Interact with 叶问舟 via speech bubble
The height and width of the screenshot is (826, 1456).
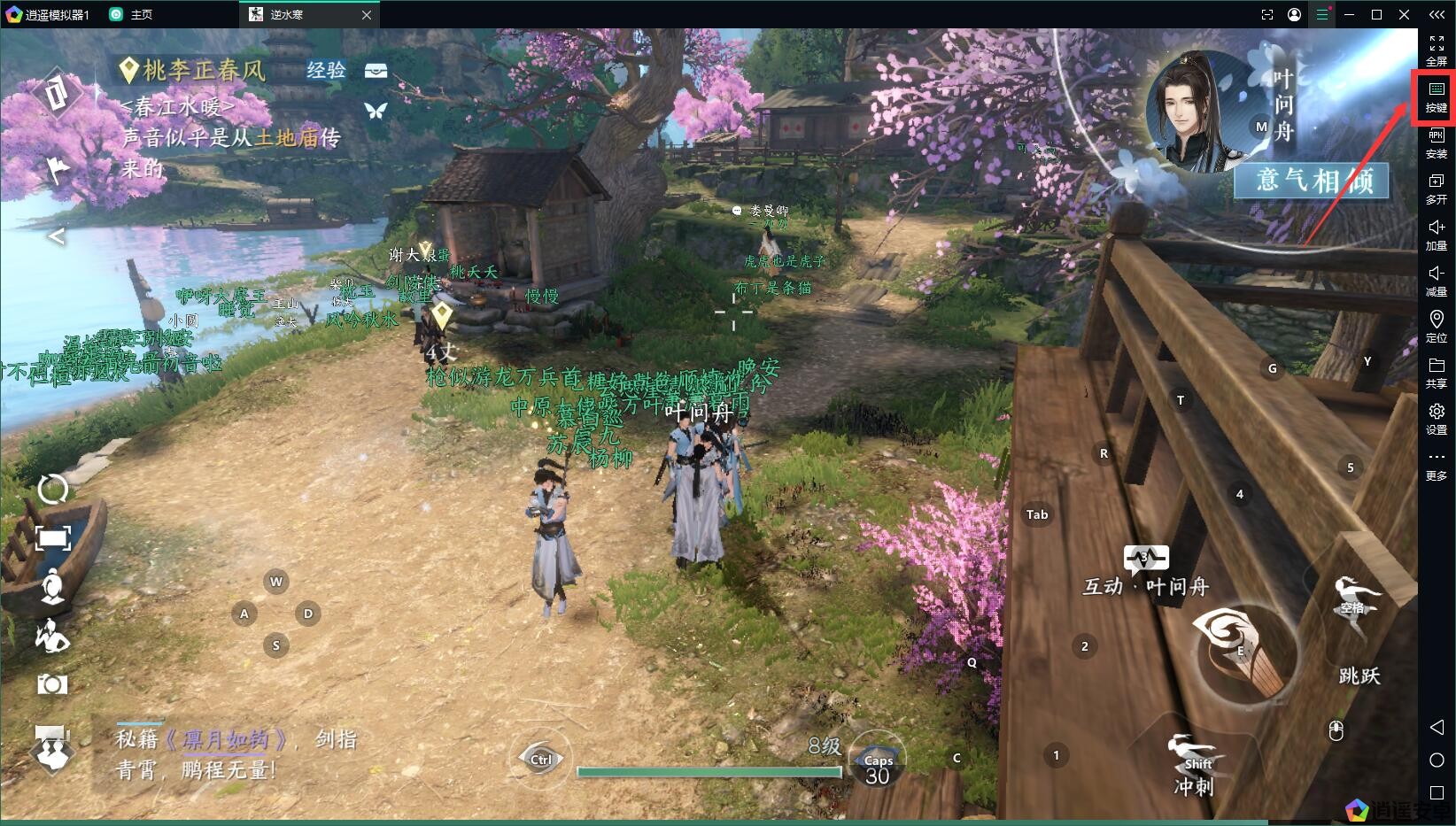click(x=1145, y=559)
